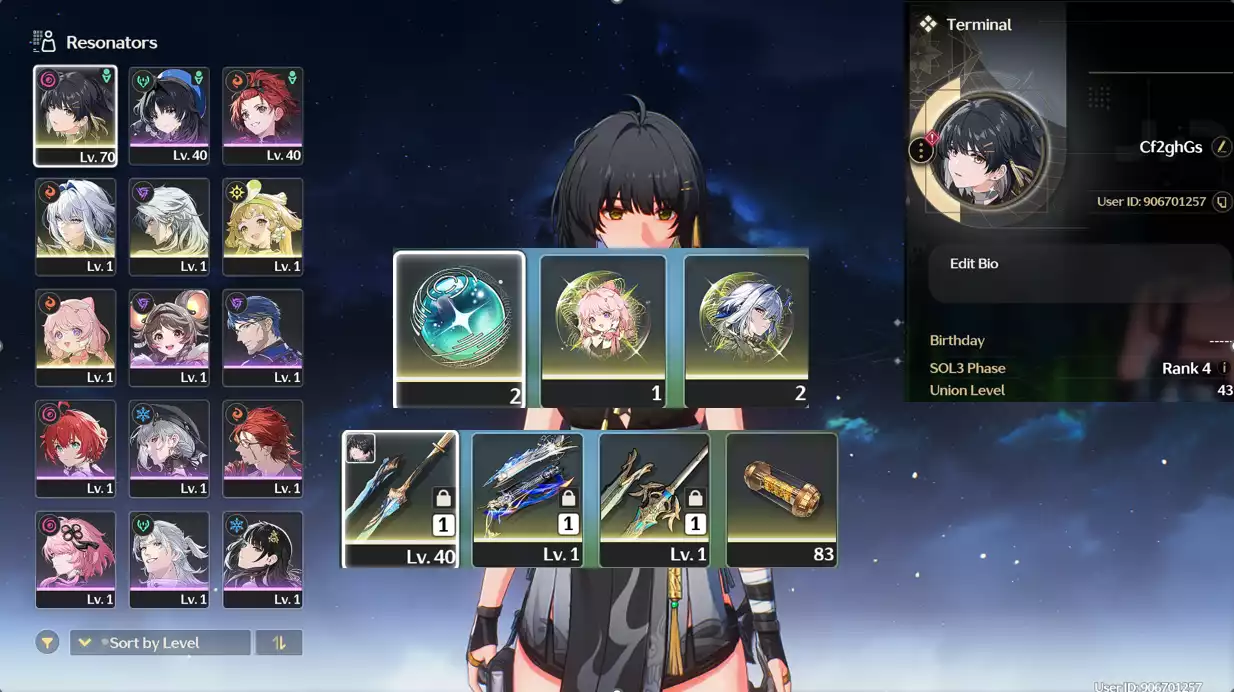Select the blonde resonator with flower hat
The height and width of the screenshot is (692, 1234).
click(x=262, y=226)
